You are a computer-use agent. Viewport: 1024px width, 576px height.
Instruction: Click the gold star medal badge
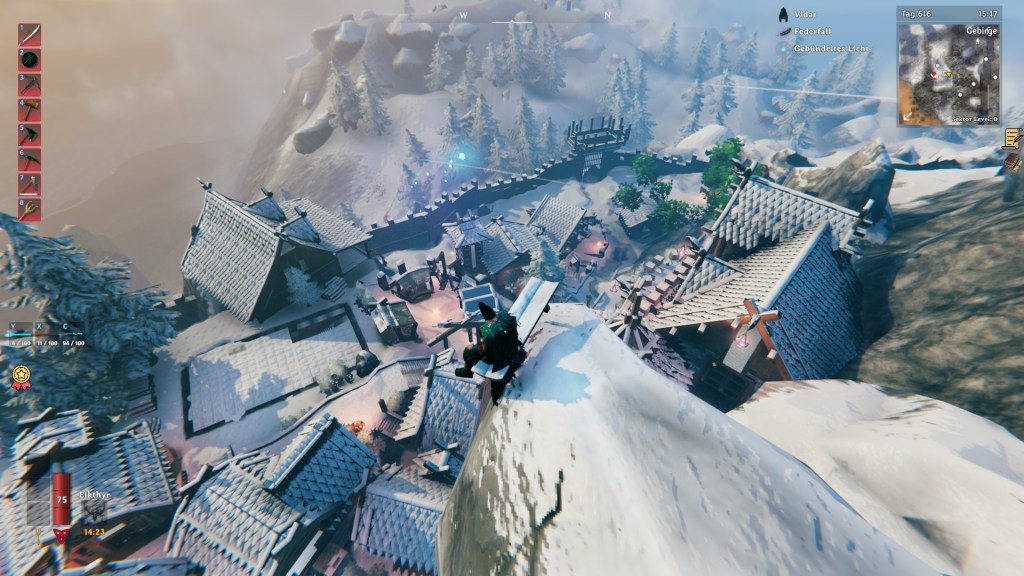pos(19,376)
